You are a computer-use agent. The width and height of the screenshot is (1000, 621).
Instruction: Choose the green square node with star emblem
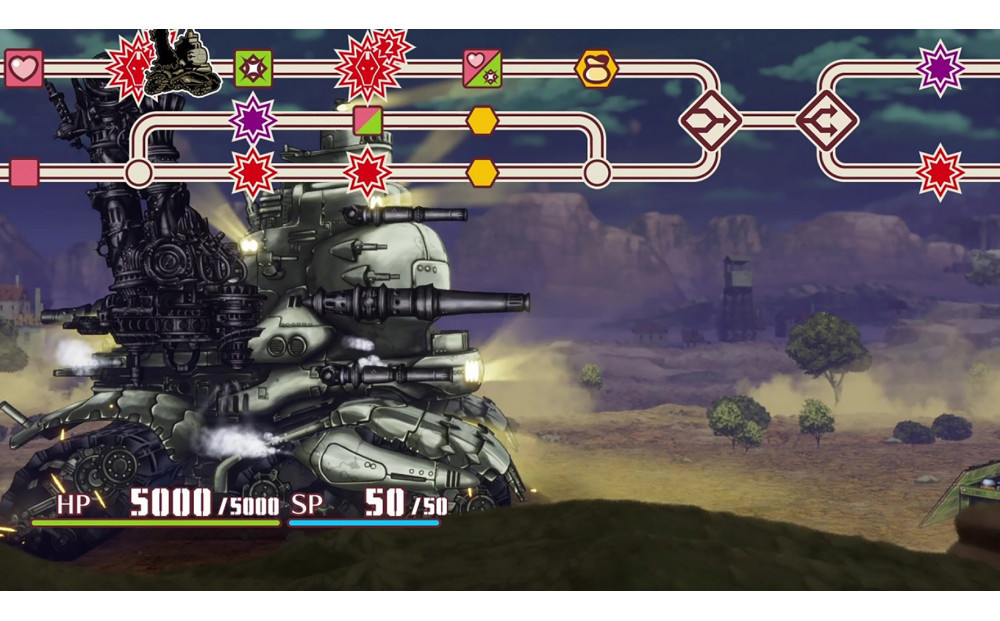click(253, 69)
